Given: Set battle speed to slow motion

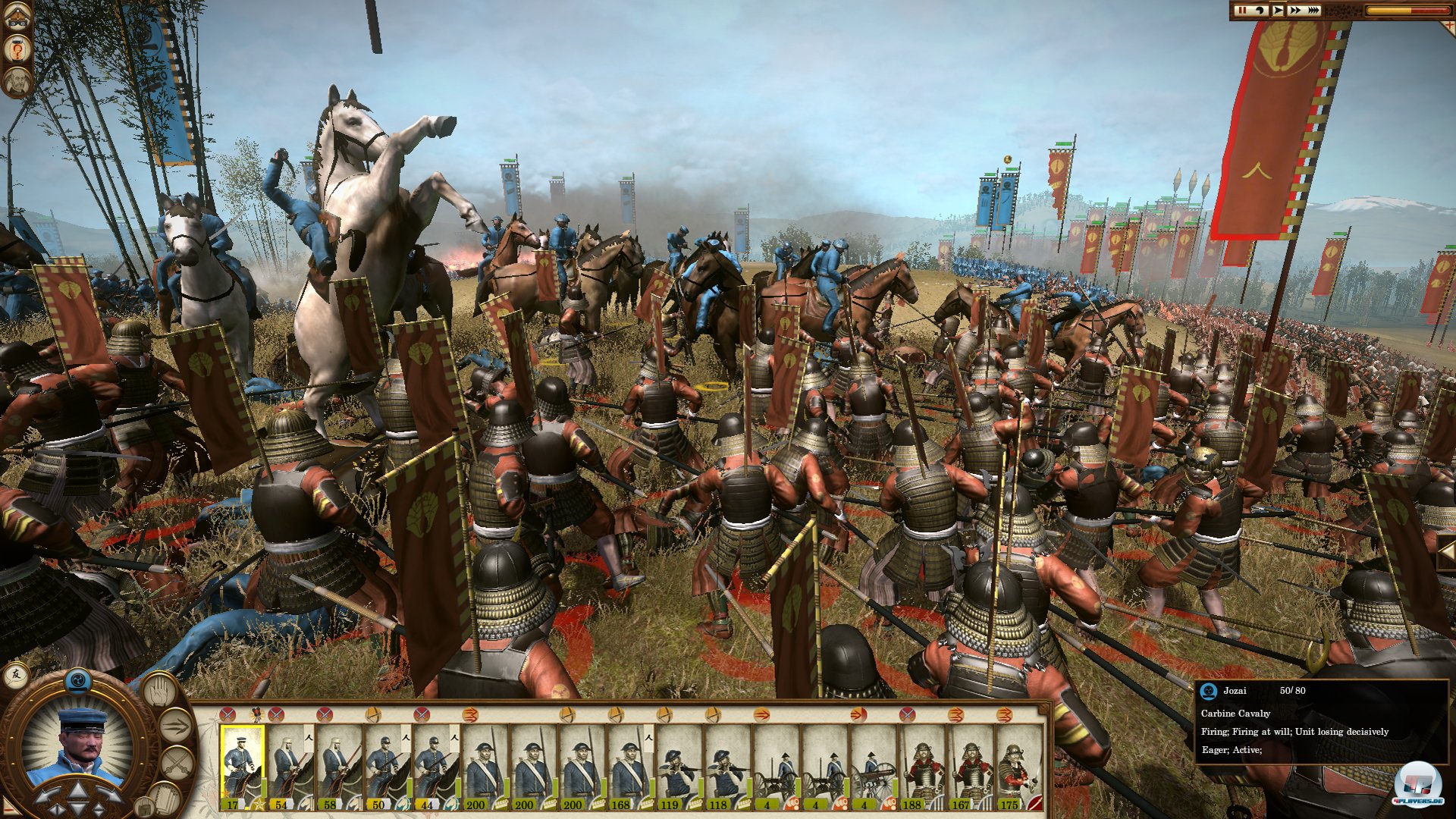Looking at the screenshot, I should [1260, 10].
